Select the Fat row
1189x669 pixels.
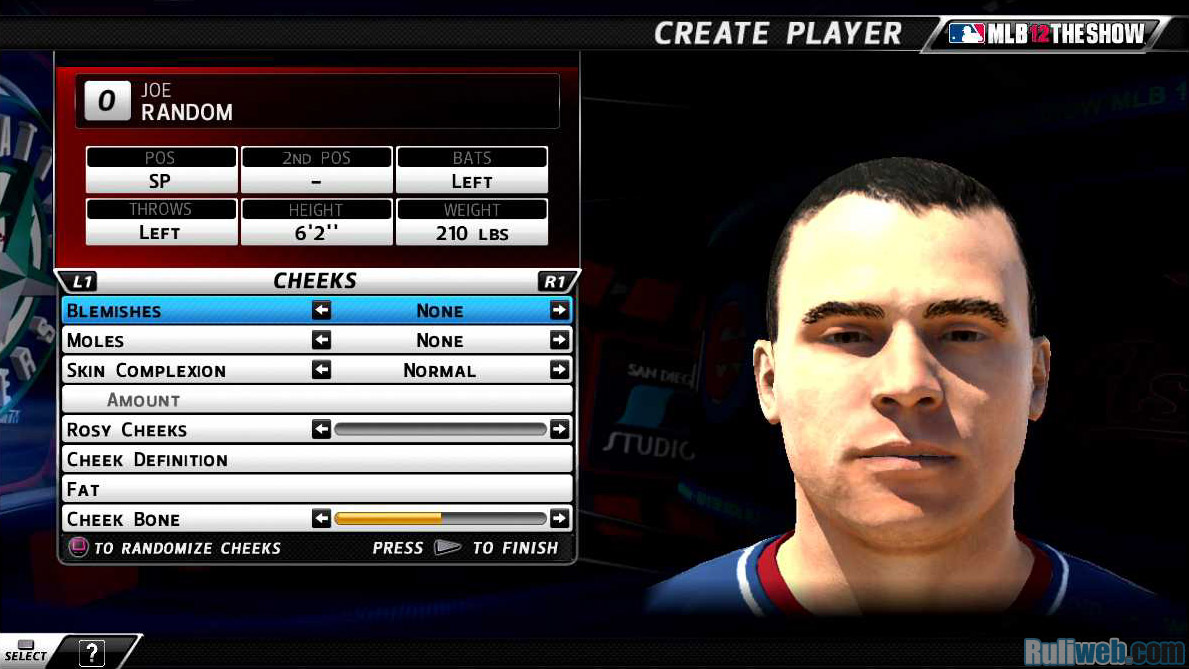316,489
